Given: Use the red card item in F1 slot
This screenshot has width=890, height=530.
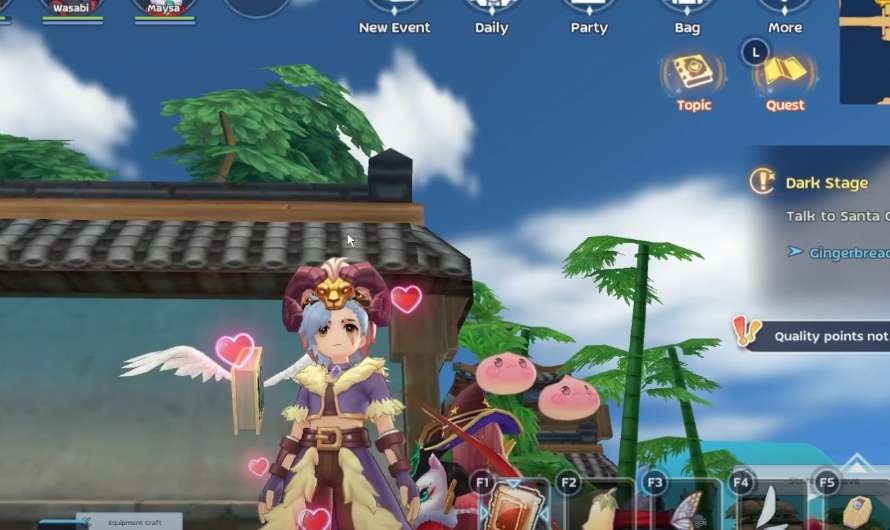Looking at the screenshot, I should point(514,506).
